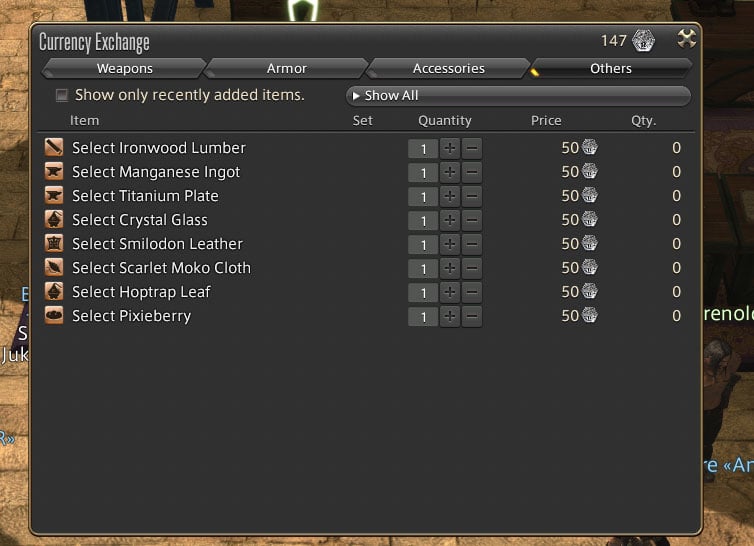Select the Smilodon Leather item

click(x=157, y=244)
